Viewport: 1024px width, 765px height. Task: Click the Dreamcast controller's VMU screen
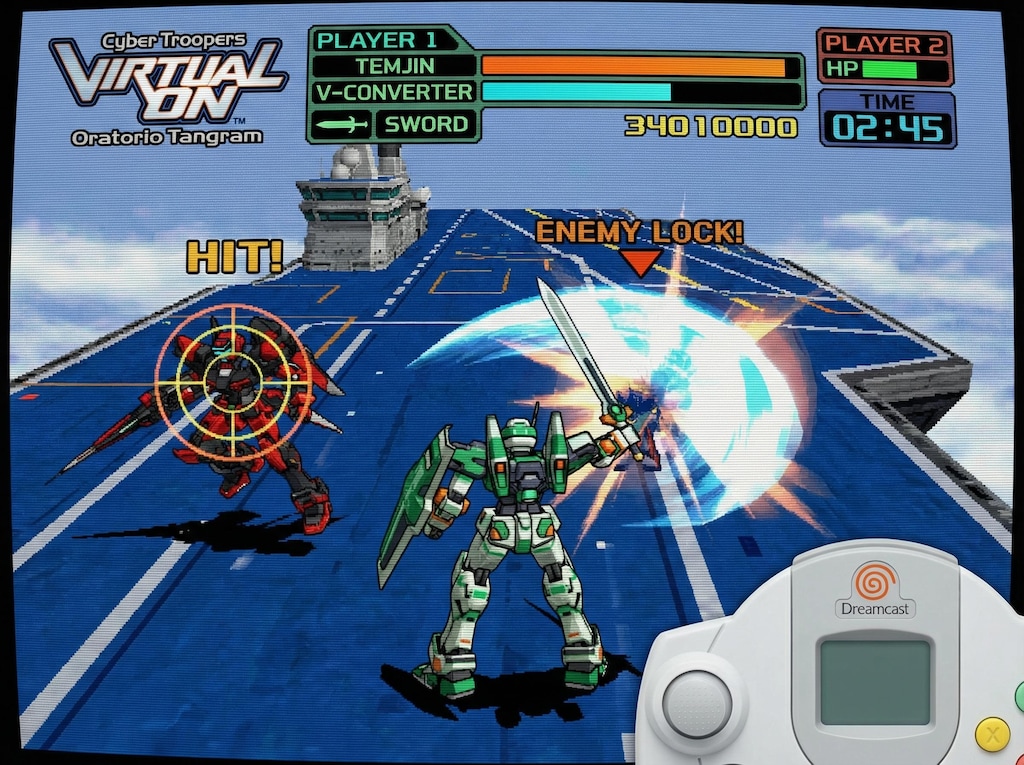pos(874,682)
